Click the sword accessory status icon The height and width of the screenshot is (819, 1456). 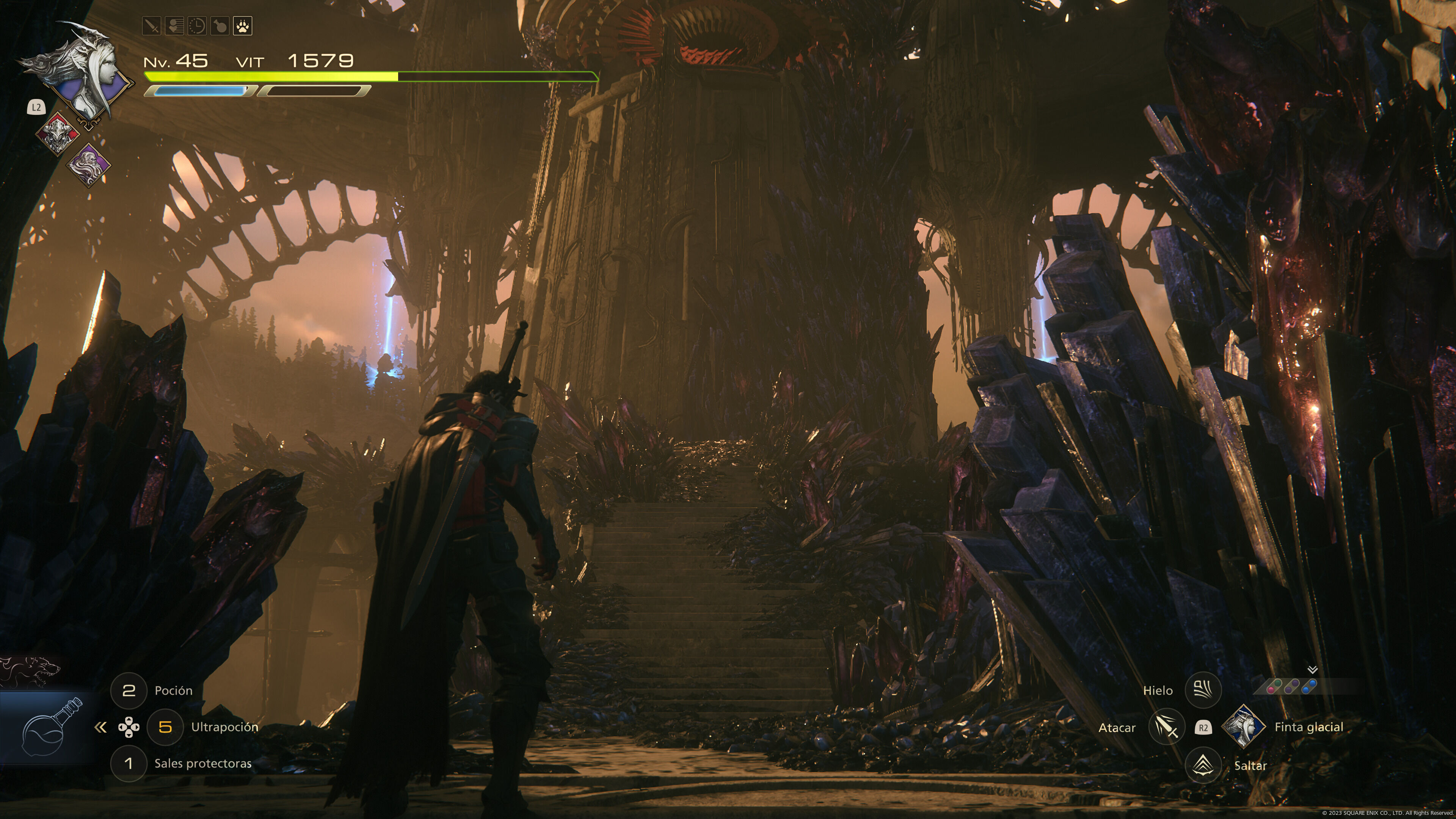tap(152, 26)
